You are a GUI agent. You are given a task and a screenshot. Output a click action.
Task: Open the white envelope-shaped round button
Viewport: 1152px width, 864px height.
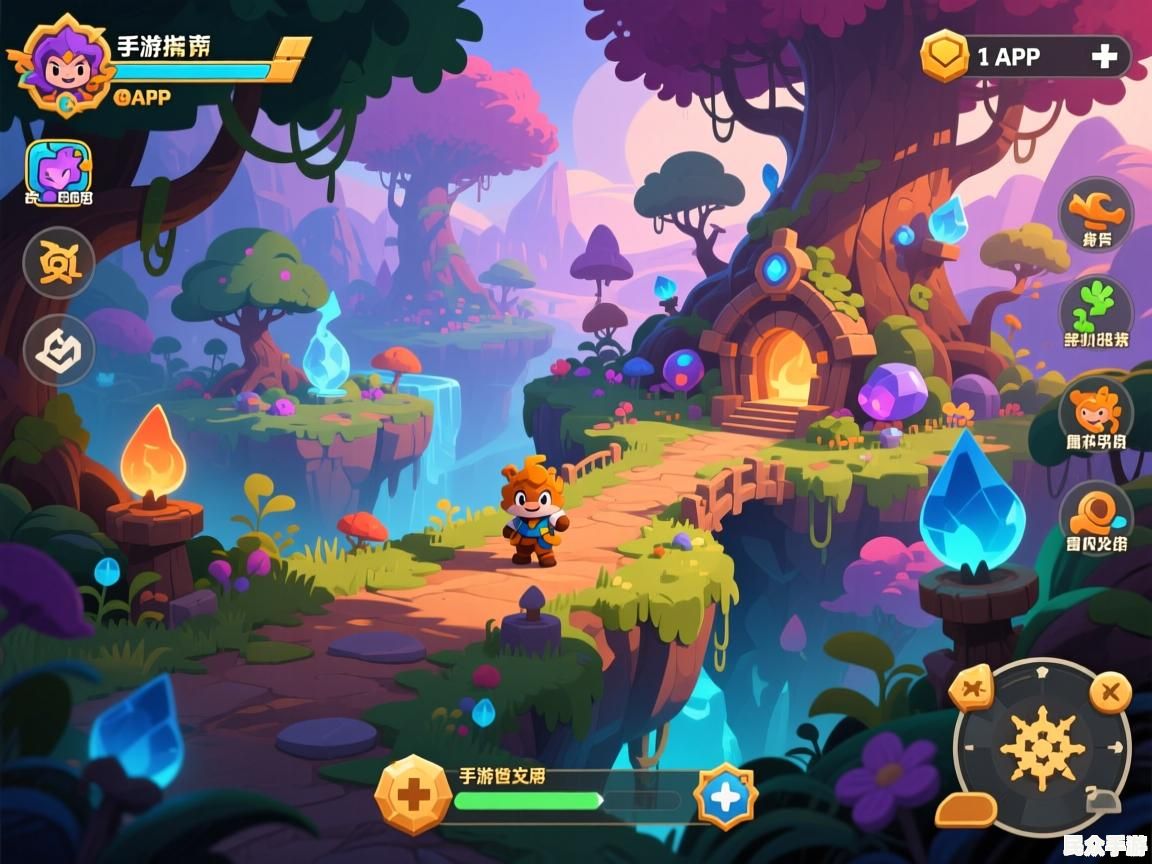click(59, 351)
